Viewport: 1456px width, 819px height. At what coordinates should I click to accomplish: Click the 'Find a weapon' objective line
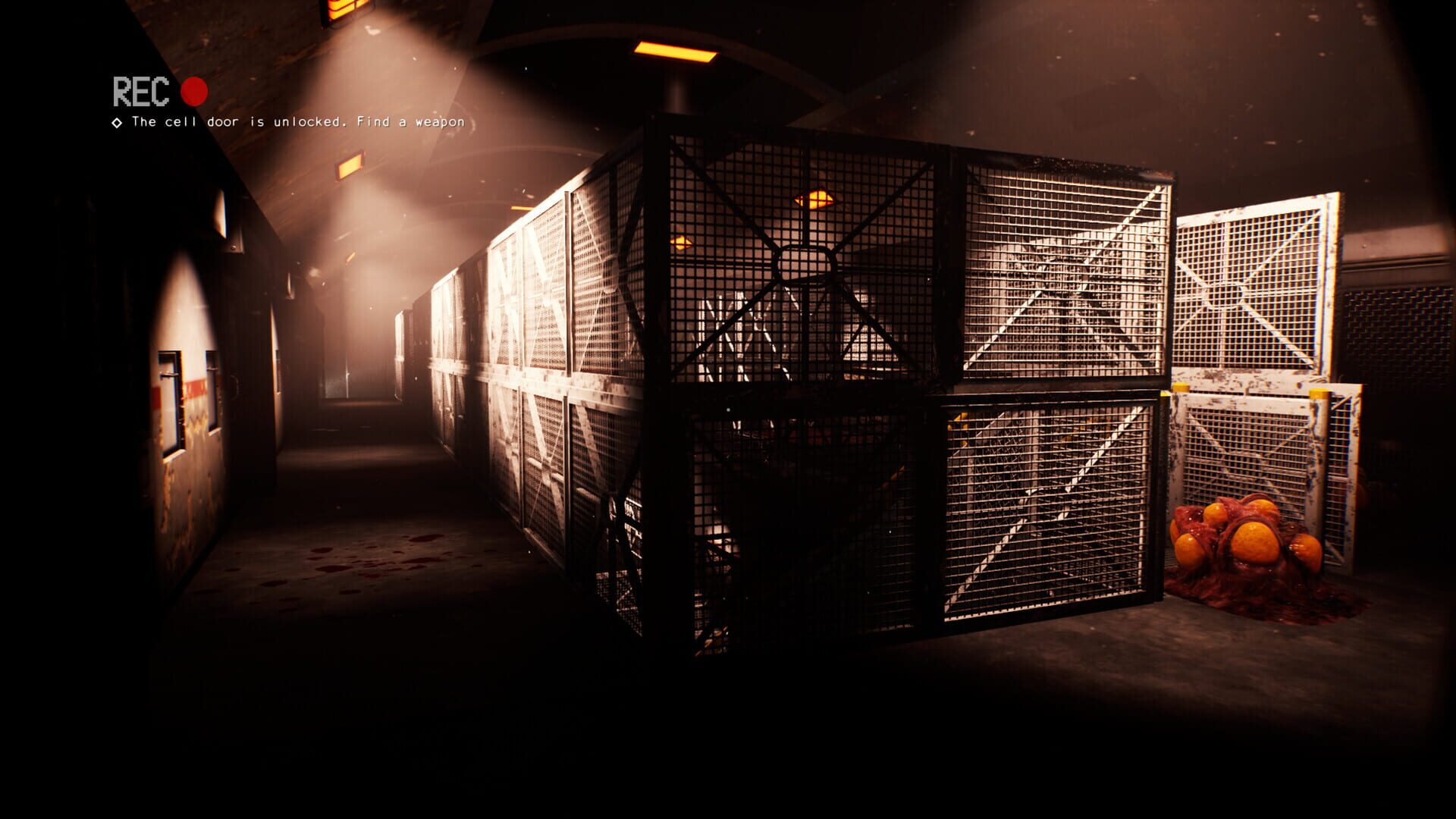pyautogui.click(x=413, y=120)
